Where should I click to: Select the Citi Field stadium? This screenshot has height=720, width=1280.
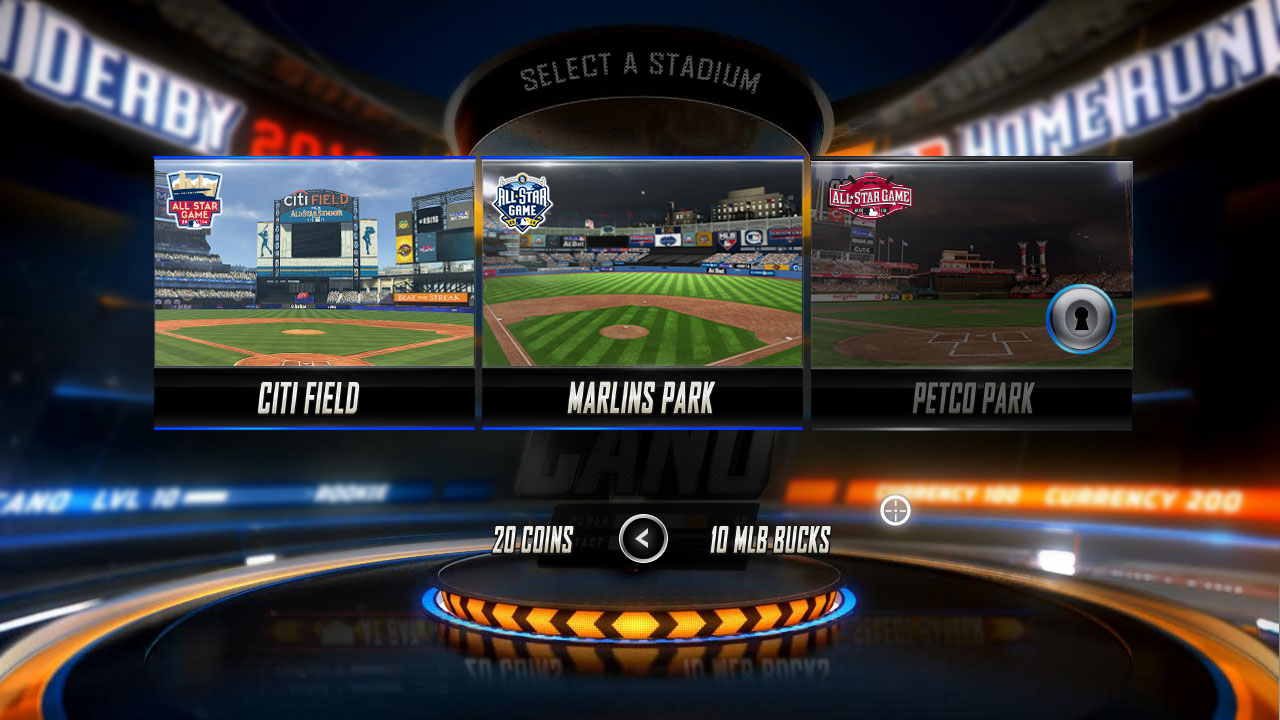(314, 292)
